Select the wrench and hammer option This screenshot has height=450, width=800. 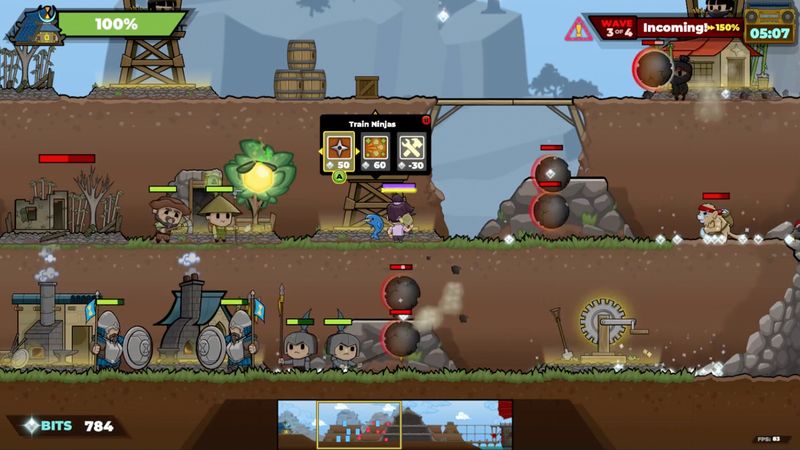[412, 148]
